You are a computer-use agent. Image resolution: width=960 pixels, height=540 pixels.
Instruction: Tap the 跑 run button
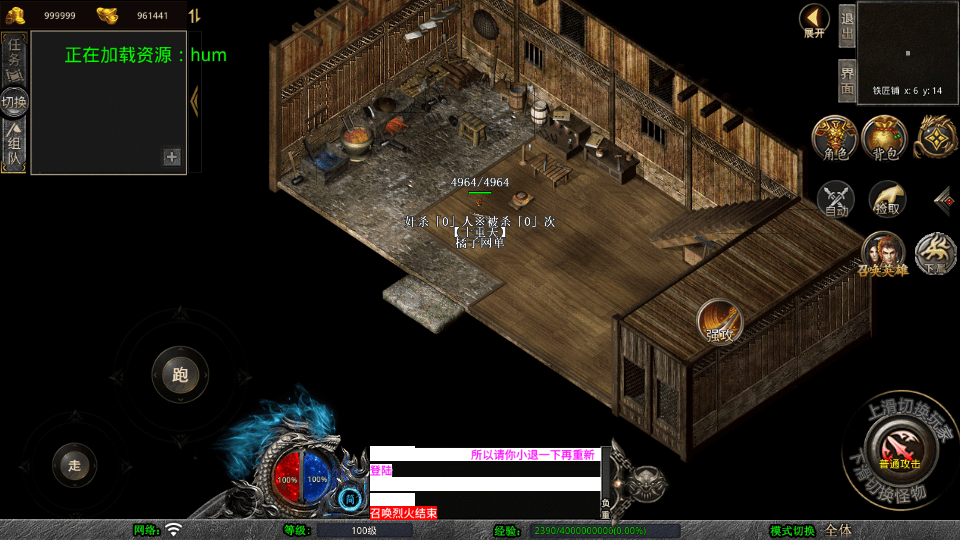click(x=180, y=375)
